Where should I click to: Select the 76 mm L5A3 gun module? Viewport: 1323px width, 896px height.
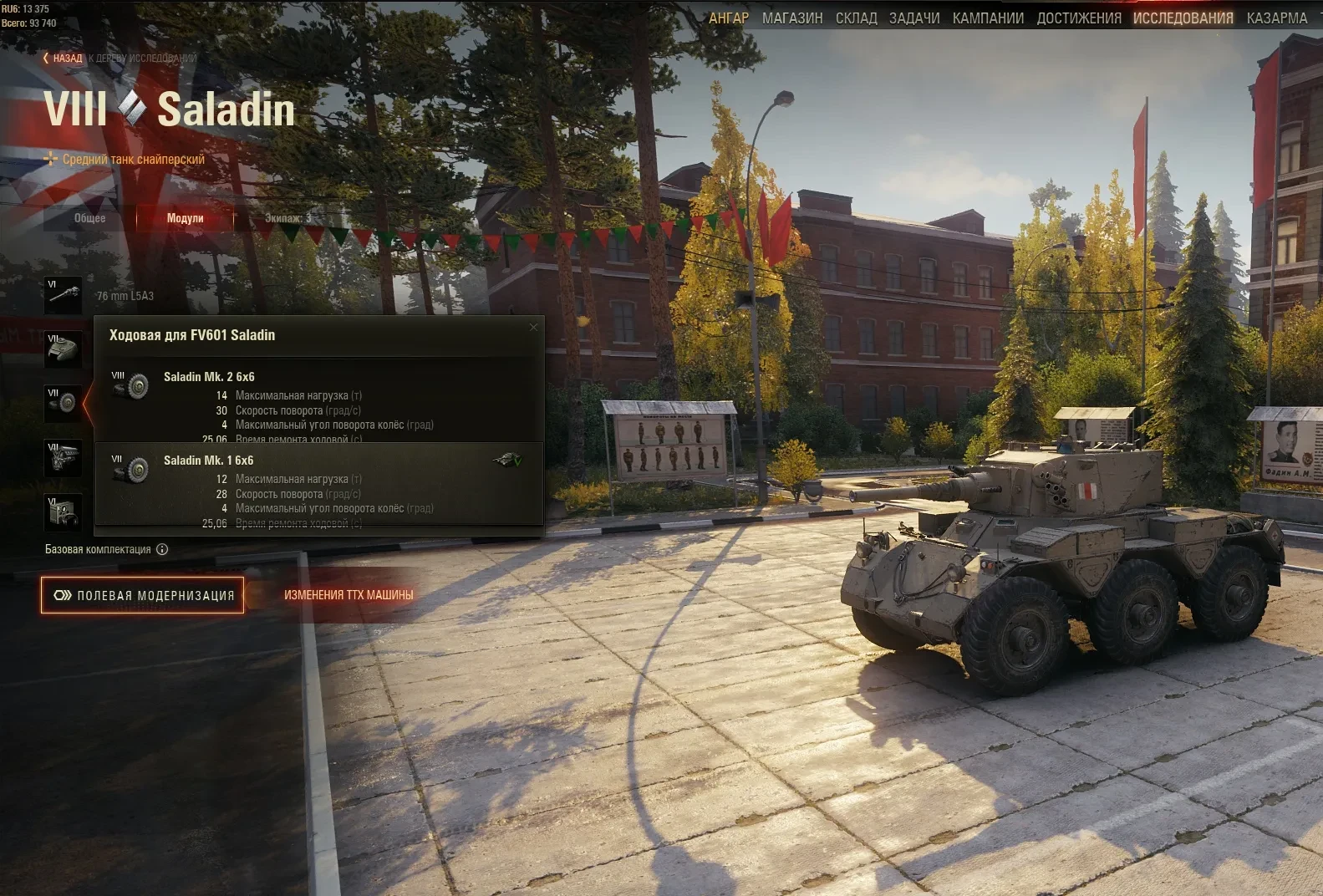(x=64, y=295)
